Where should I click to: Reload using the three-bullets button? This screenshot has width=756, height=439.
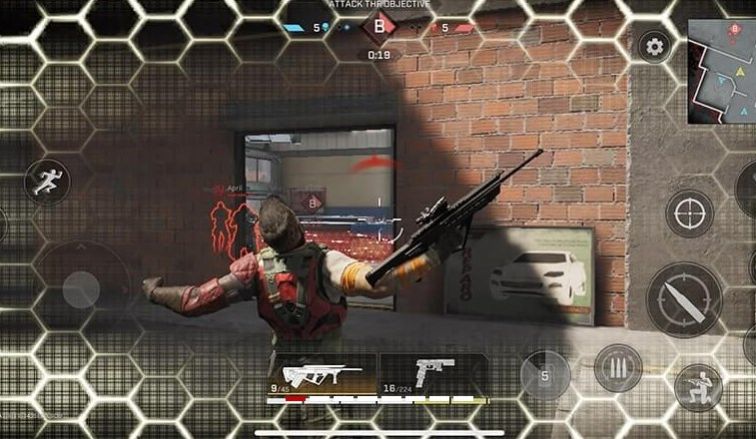[617, 368]
